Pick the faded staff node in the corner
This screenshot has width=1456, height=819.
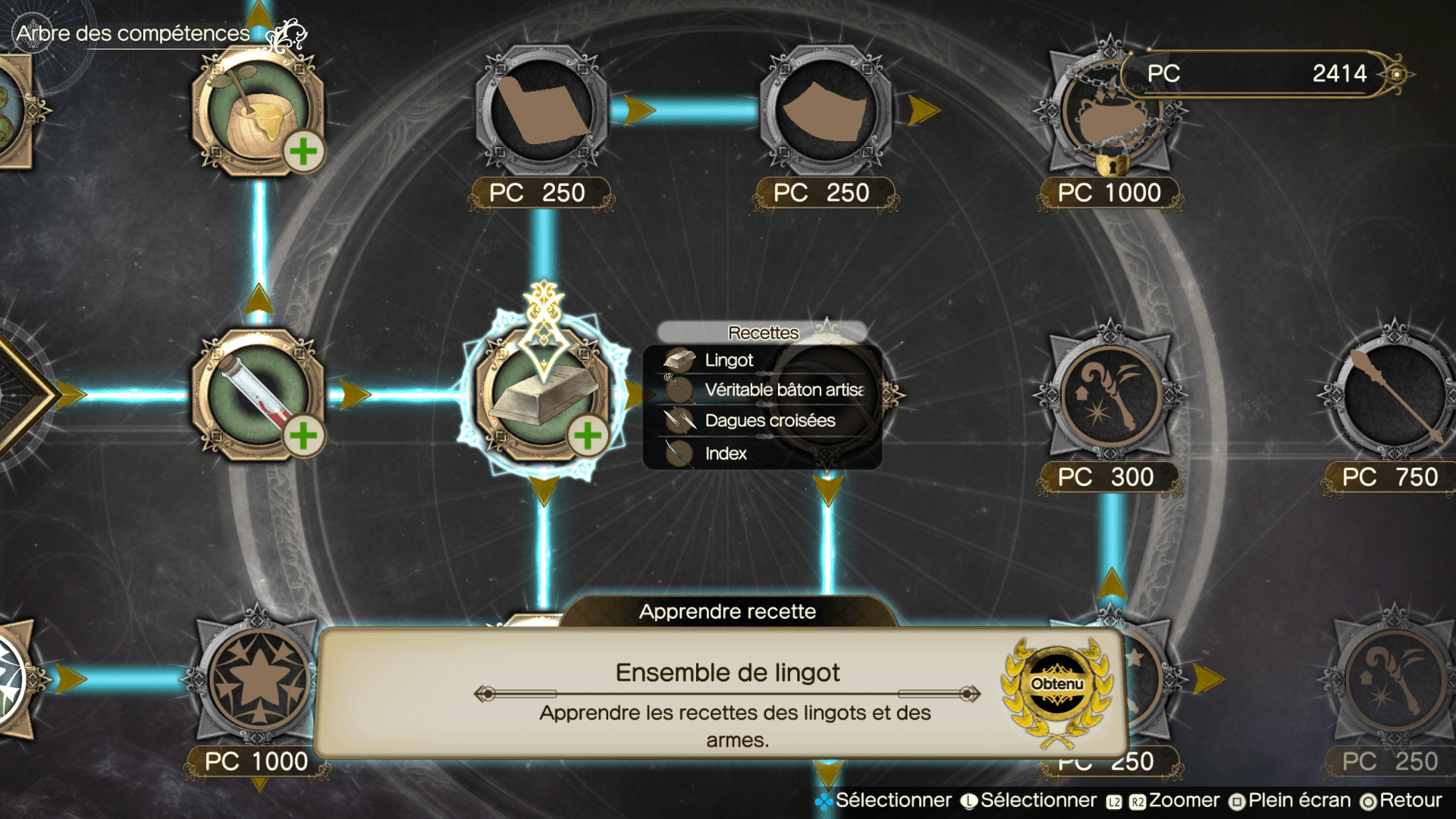coord(1394,679)
